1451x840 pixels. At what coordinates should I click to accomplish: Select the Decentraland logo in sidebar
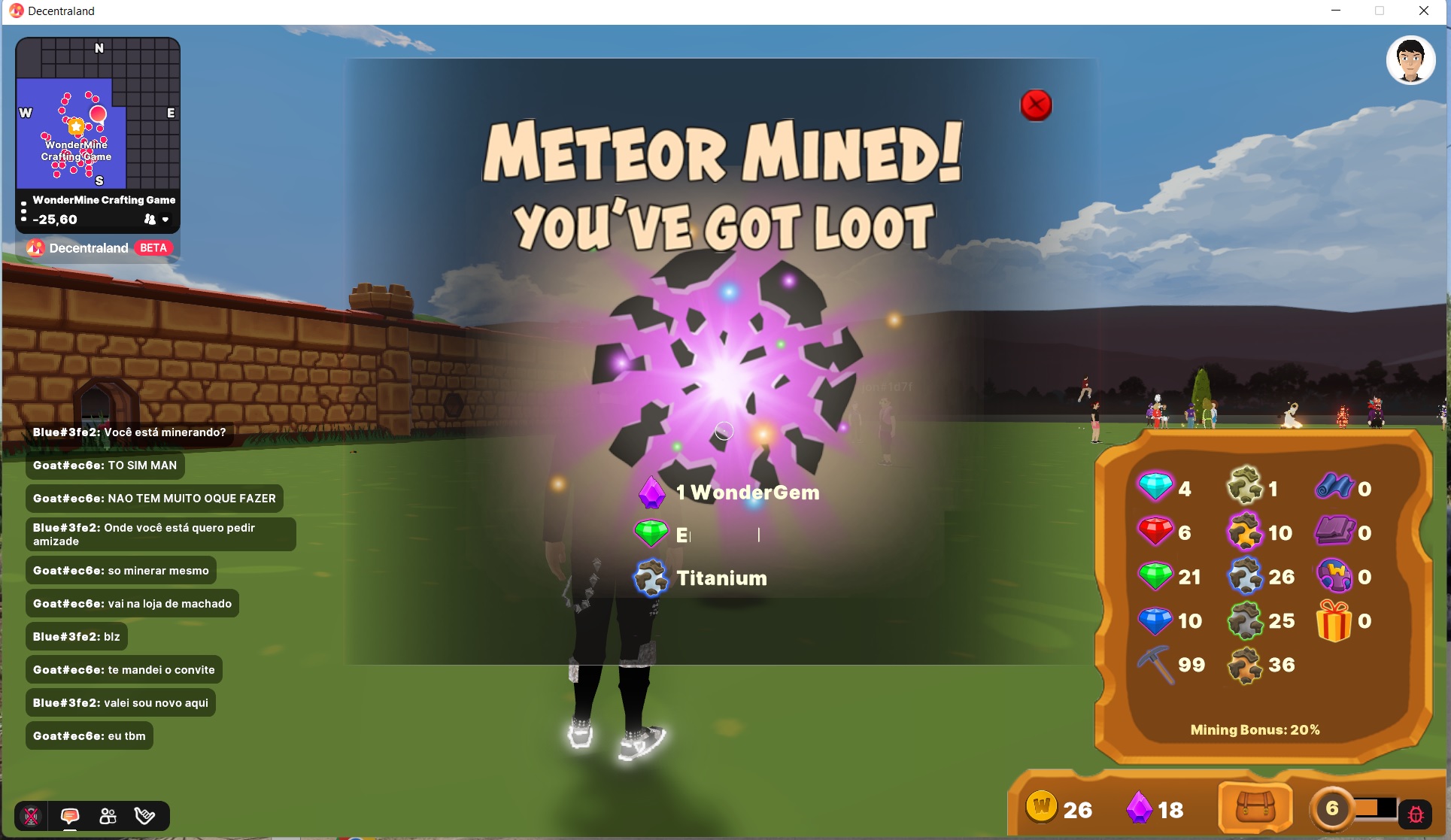(35, 247)
